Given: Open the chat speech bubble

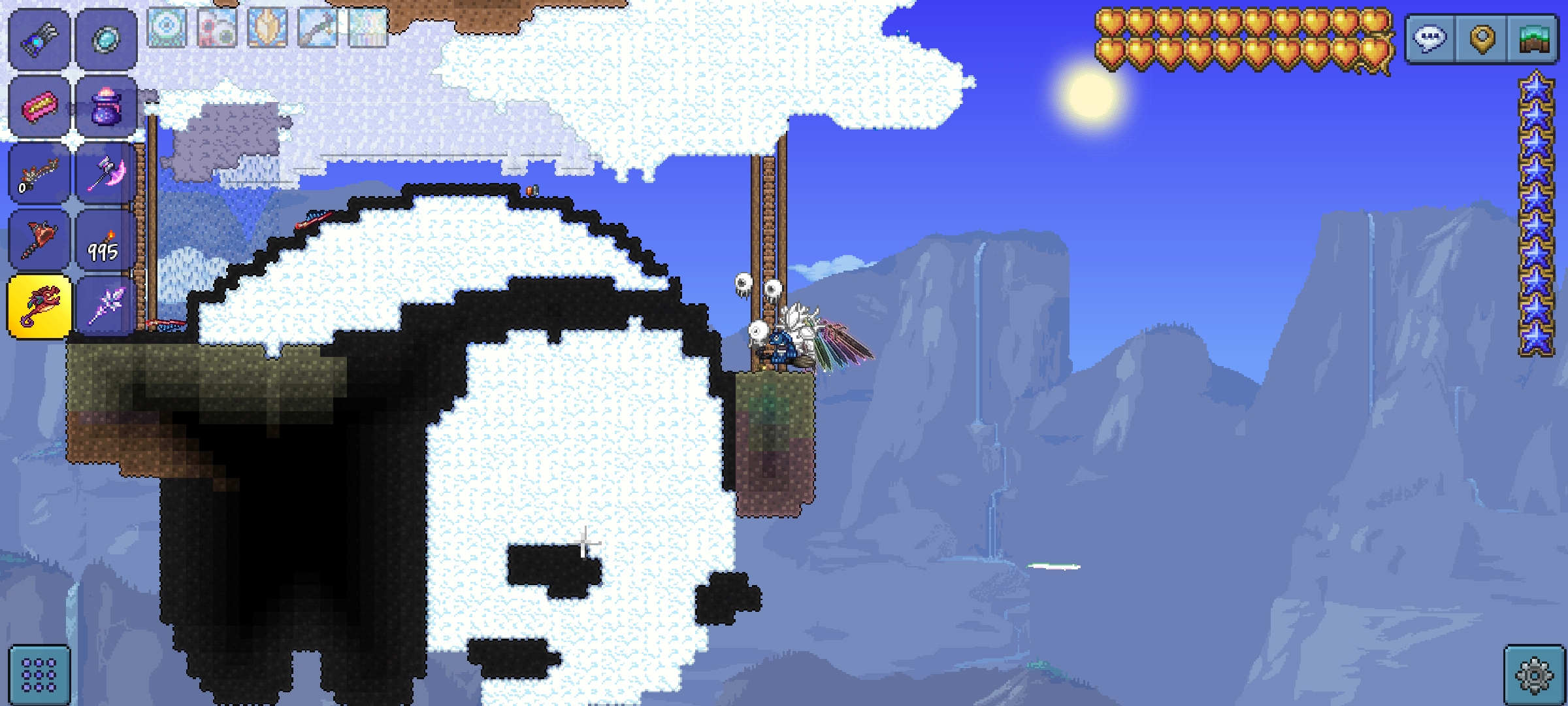Looking at the screenshot, I should click(1430, 39).
